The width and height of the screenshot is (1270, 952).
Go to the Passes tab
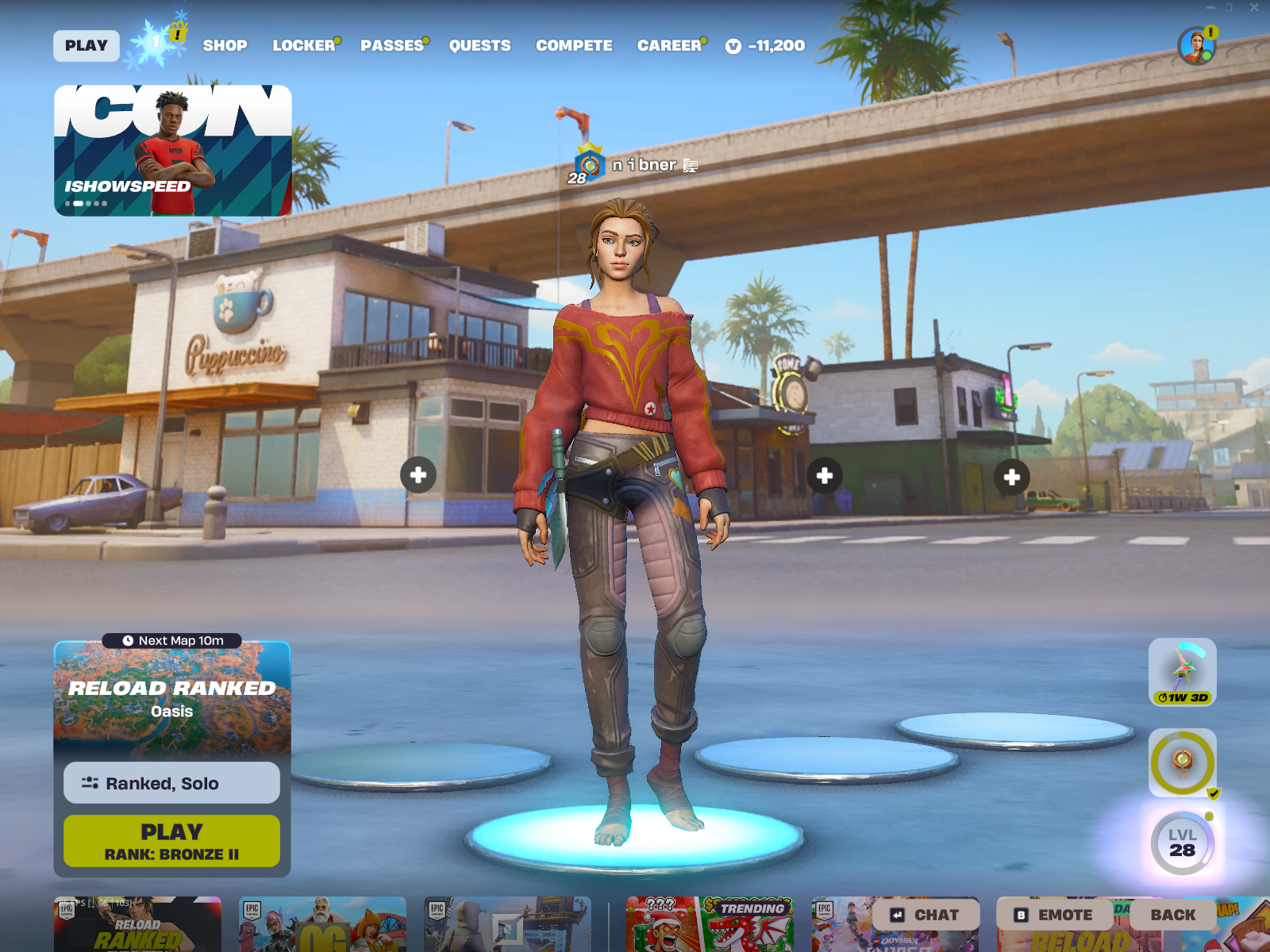tap(392, 46)
